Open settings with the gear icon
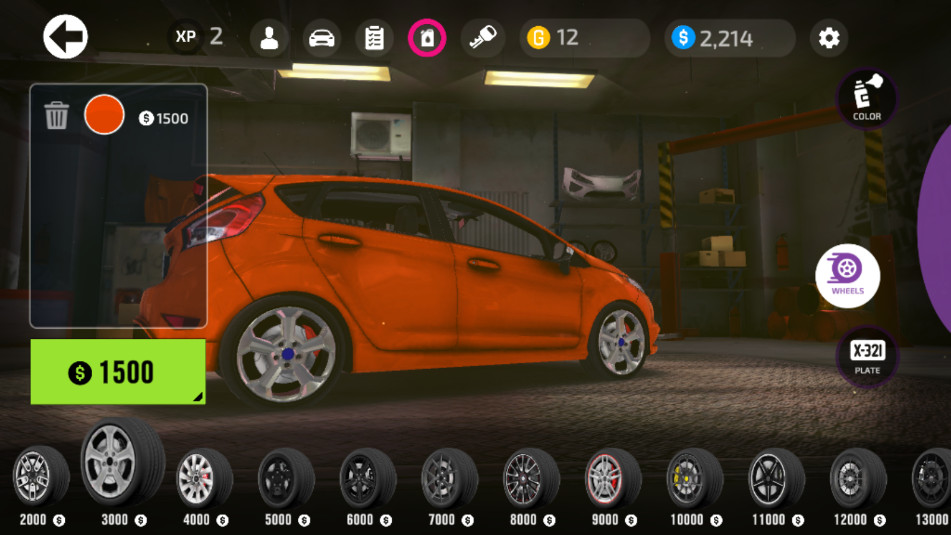The image size is (951, 535). pos(829,38)
